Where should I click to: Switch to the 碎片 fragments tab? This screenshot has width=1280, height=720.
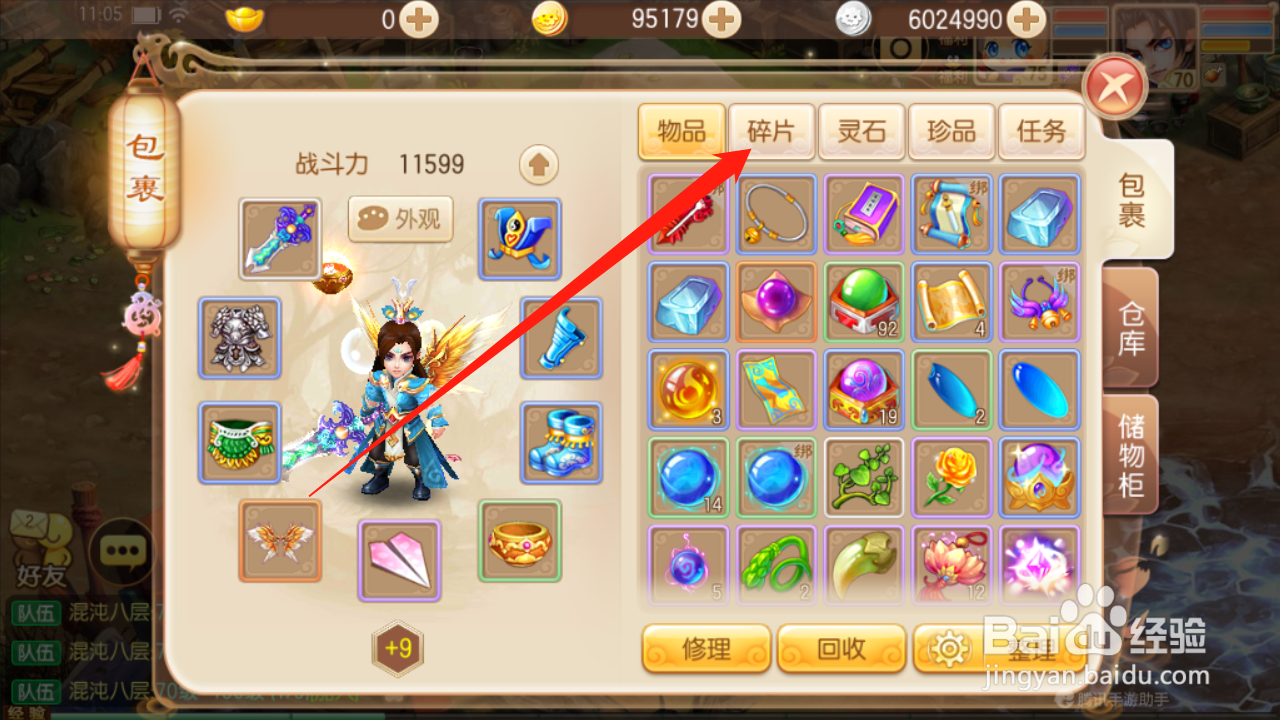tap(771, 131)
